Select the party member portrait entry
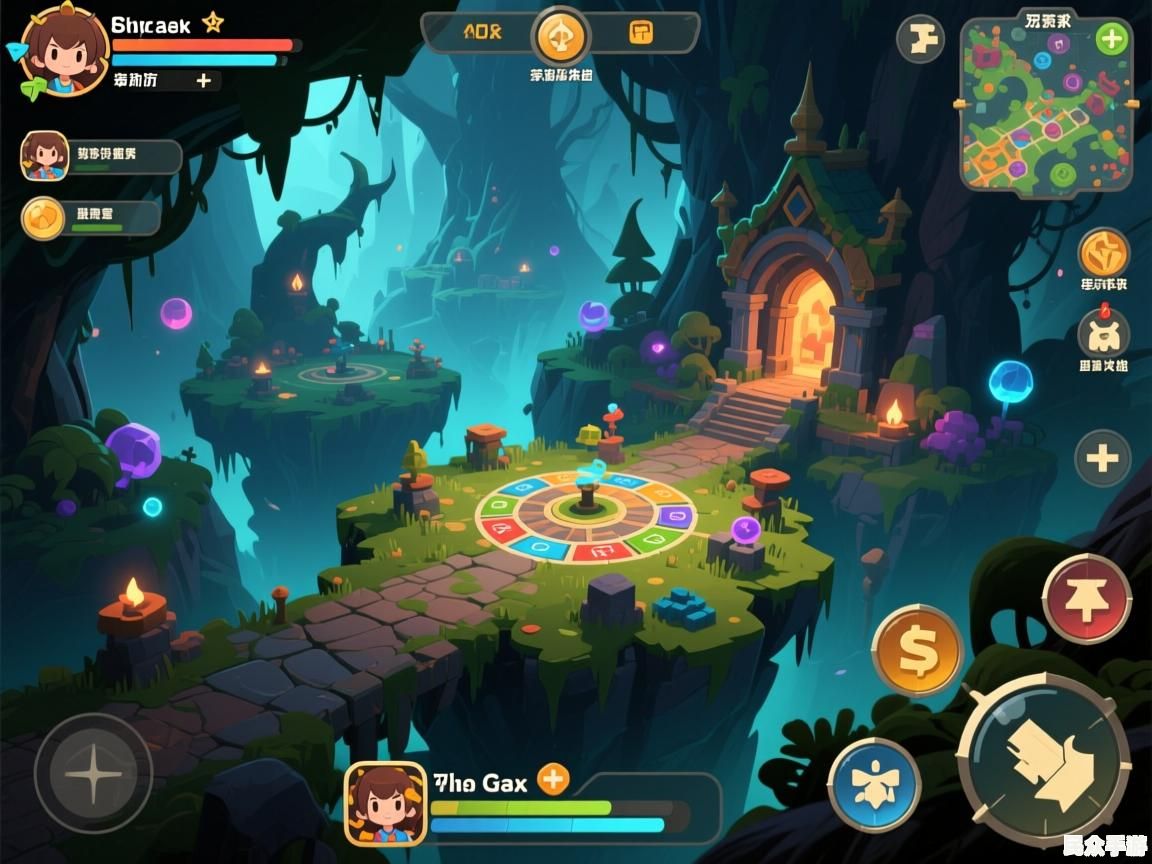The height and width of the screenshot is (864, 1152). tap(45, 156)
